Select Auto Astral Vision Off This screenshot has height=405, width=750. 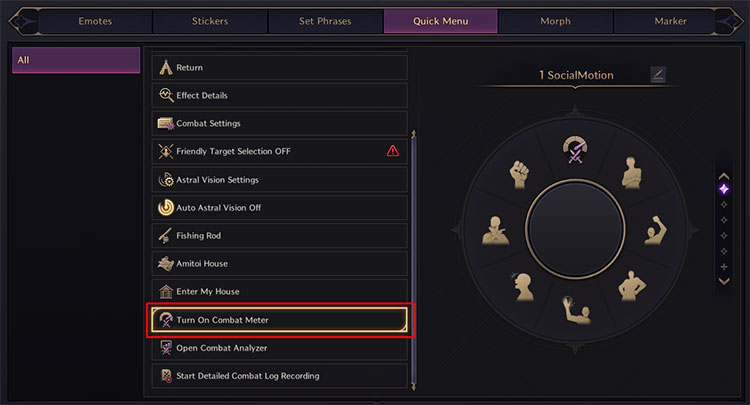279,208
